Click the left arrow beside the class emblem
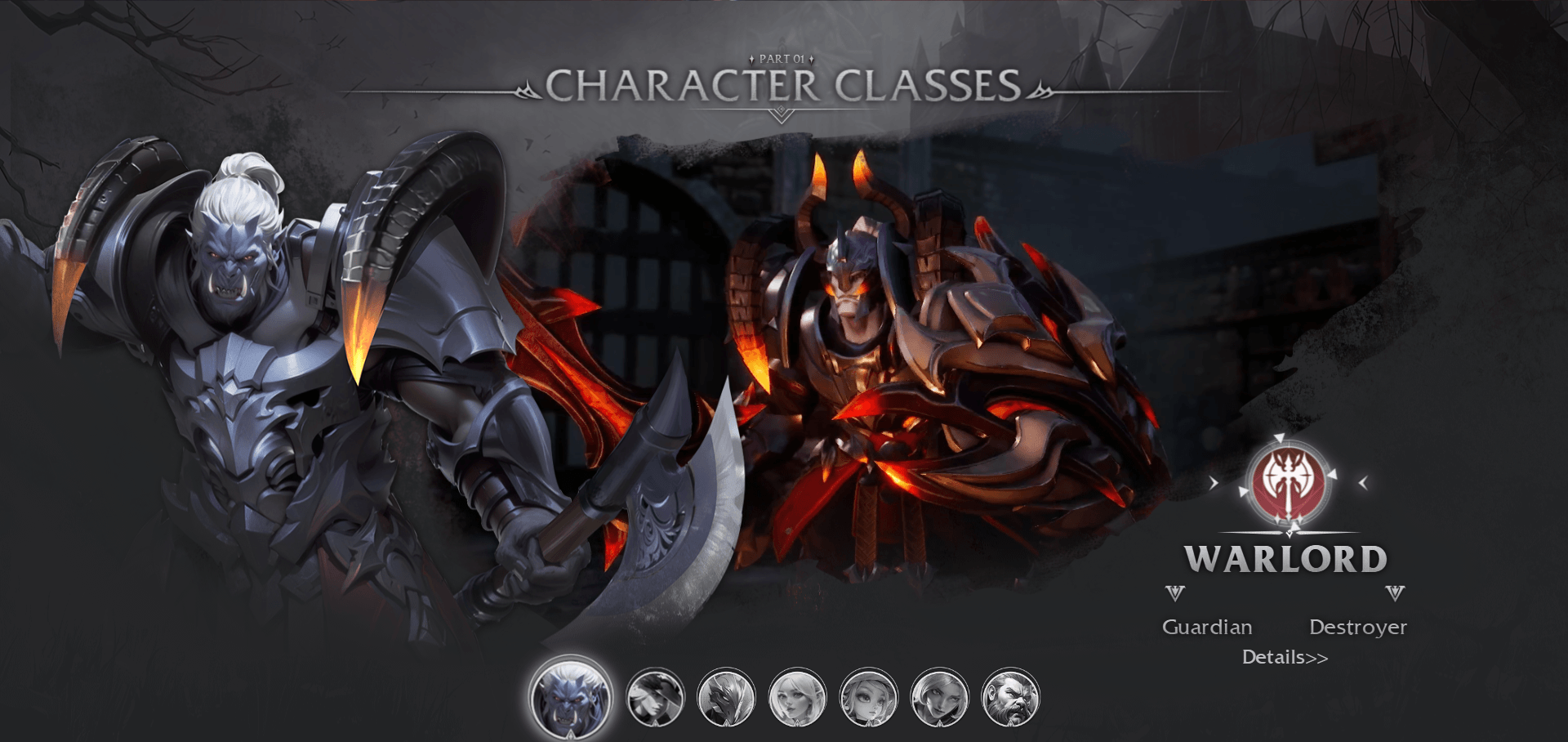 [1214, 481]
